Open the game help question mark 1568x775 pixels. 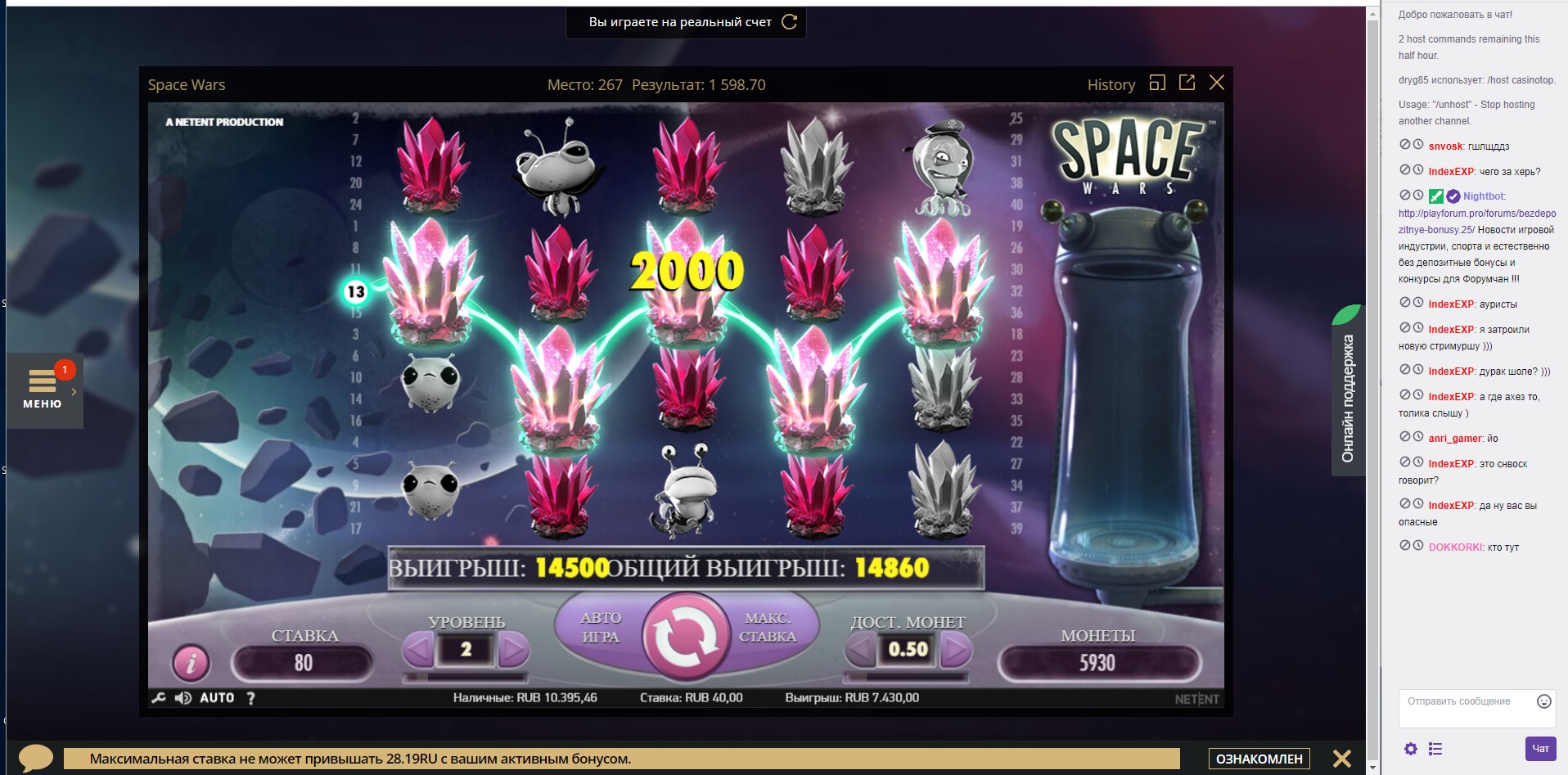pos(251,698)
